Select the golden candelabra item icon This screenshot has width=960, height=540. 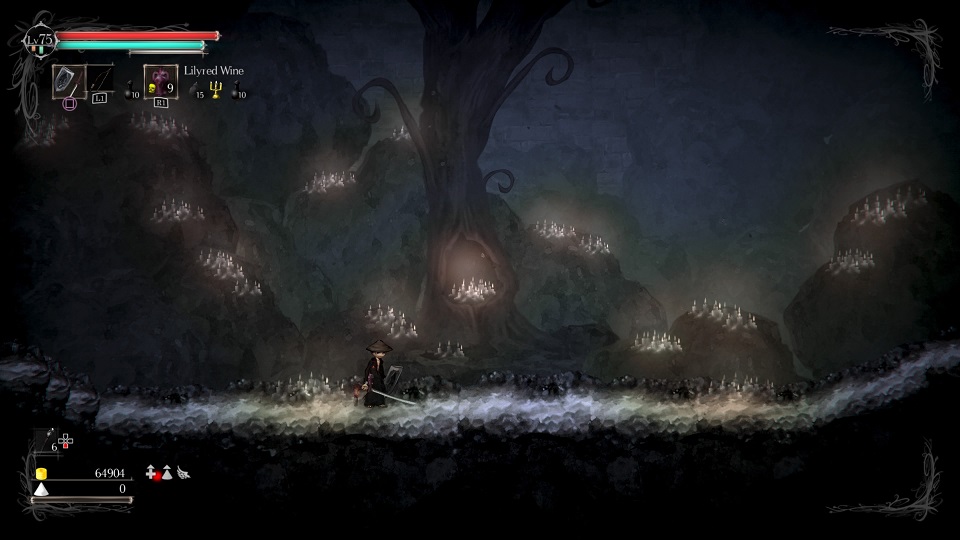(215, 90)
